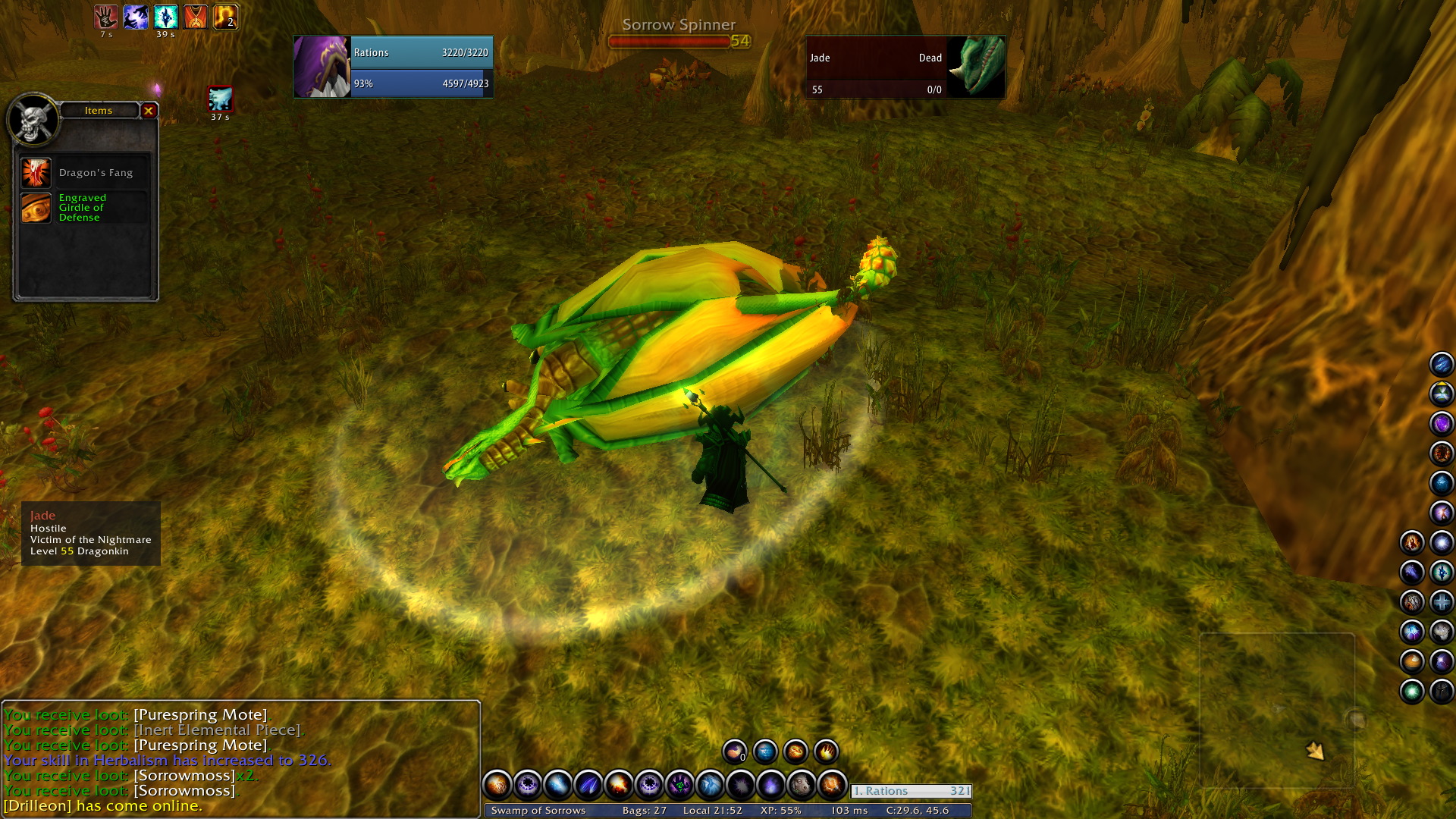Use the boar head action button

[x=801, y=785]
